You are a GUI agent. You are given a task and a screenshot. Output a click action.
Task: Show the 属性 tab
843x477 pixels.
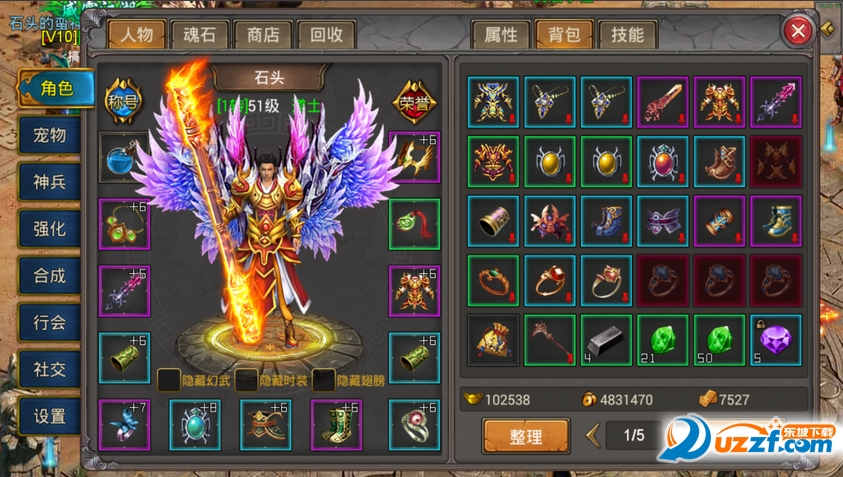[x=501, y=34]
